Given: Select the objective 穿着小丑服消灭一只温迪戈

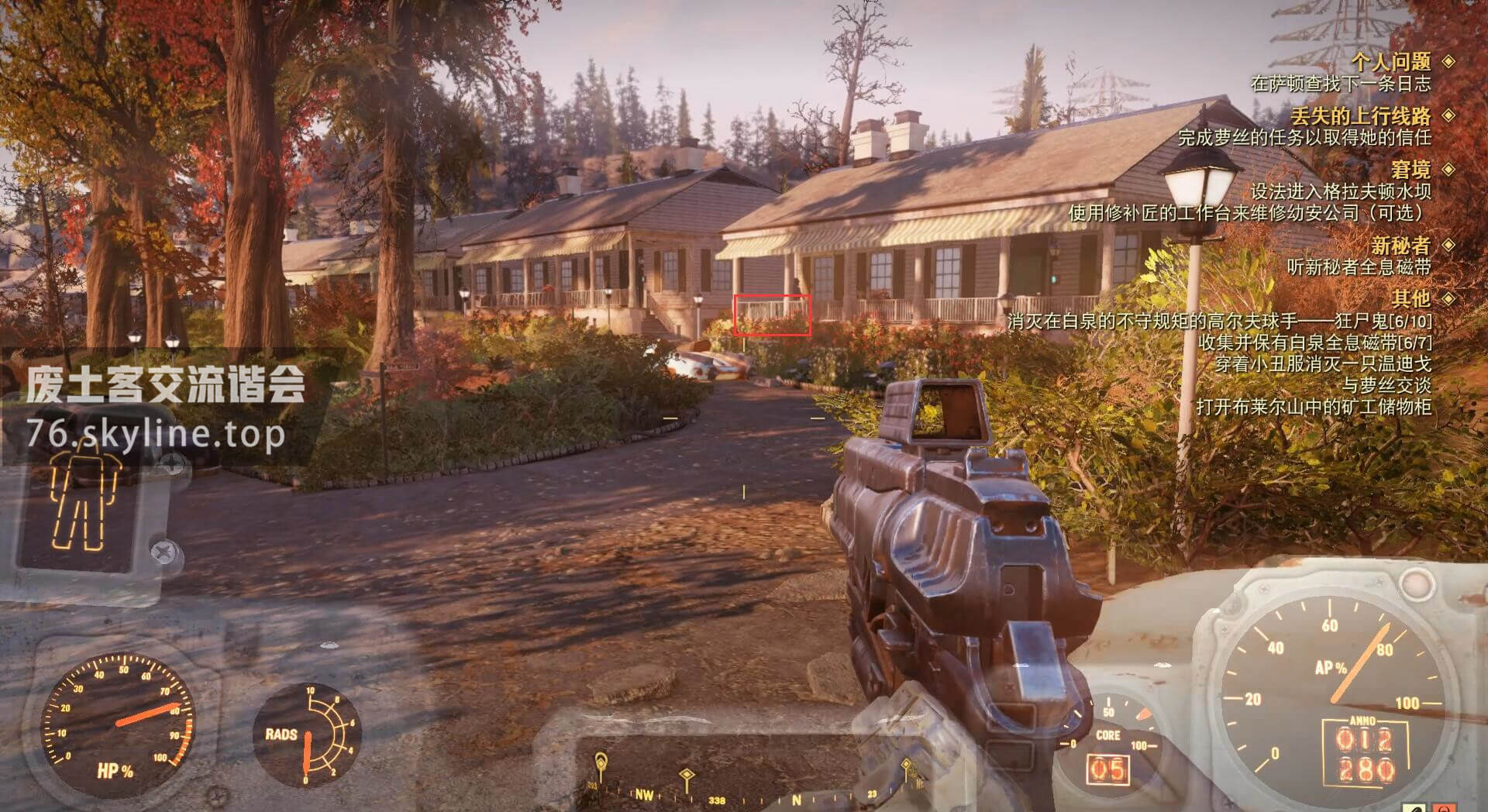Looking at the screenshot, I should [1322, 363].
